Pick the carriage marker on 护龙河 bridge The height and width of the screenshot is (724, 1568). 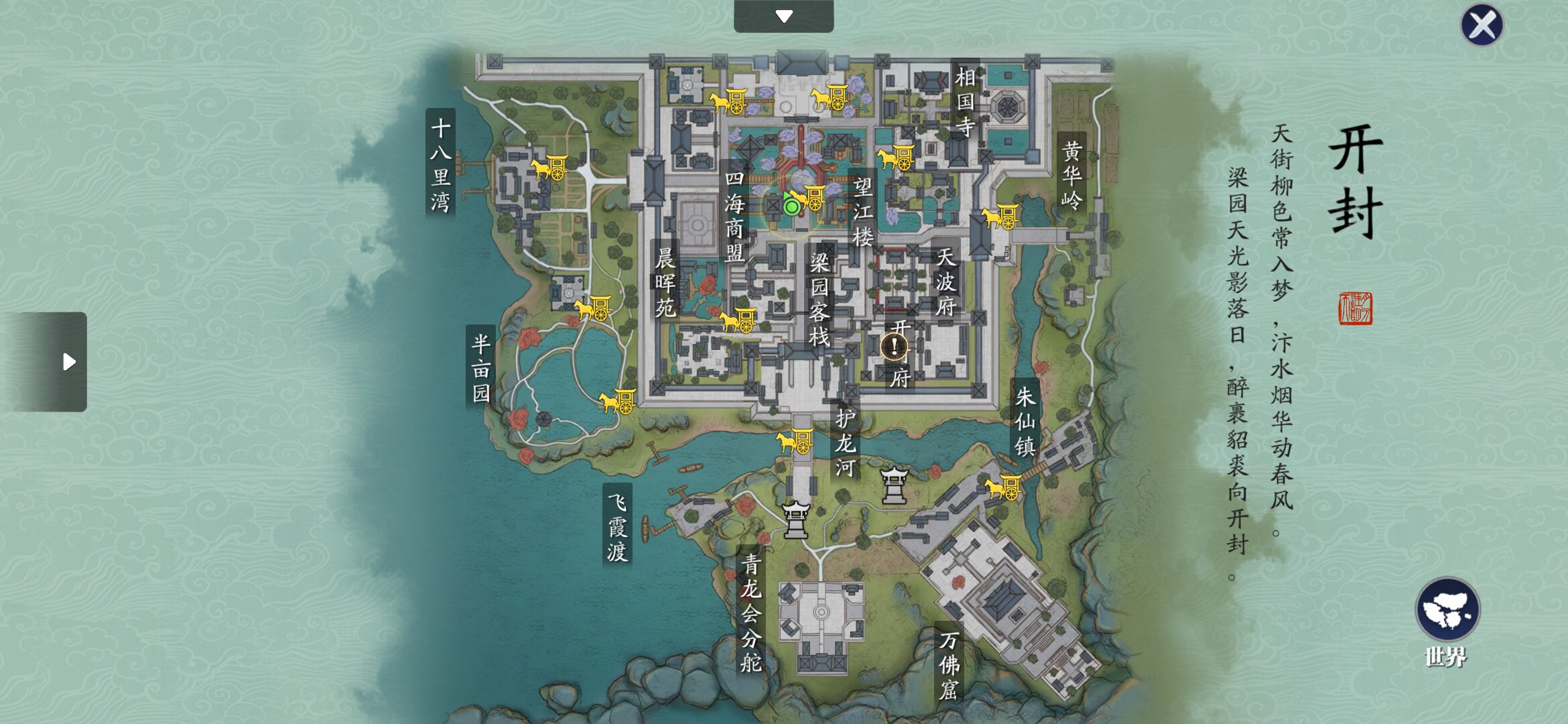(795, 441)
